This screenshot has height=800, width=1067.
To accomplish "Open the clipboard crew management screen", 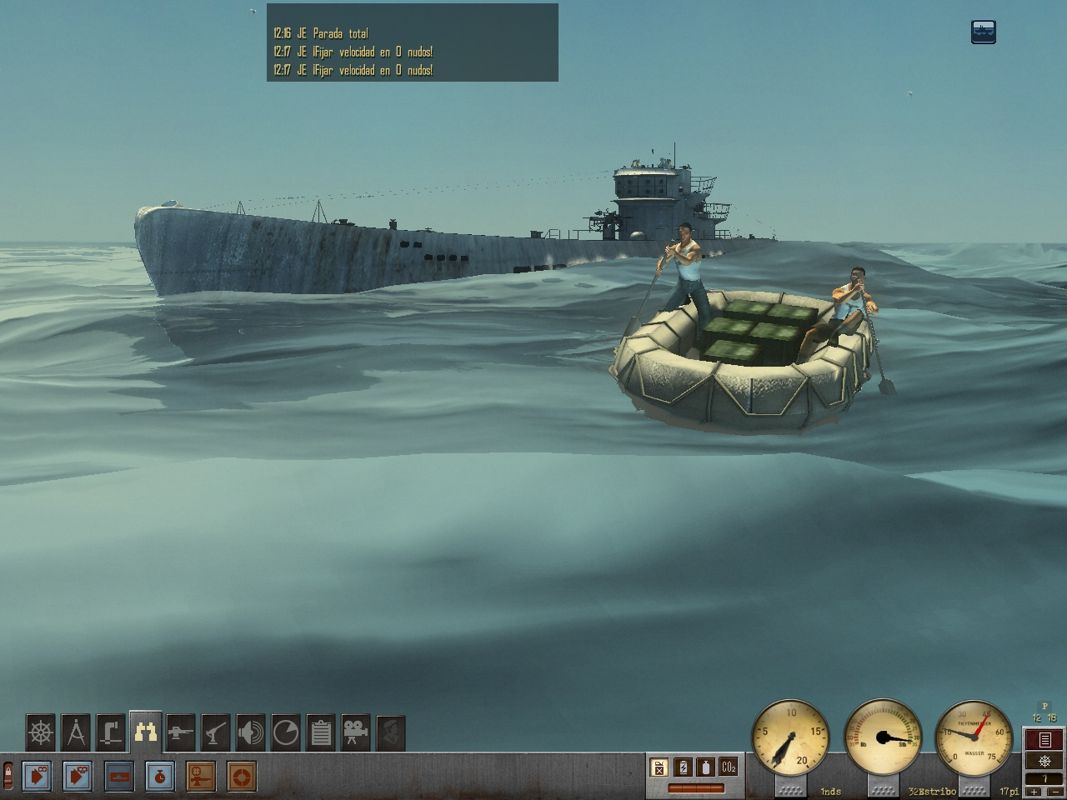I will pyautogui.click(x=321, y=732).
